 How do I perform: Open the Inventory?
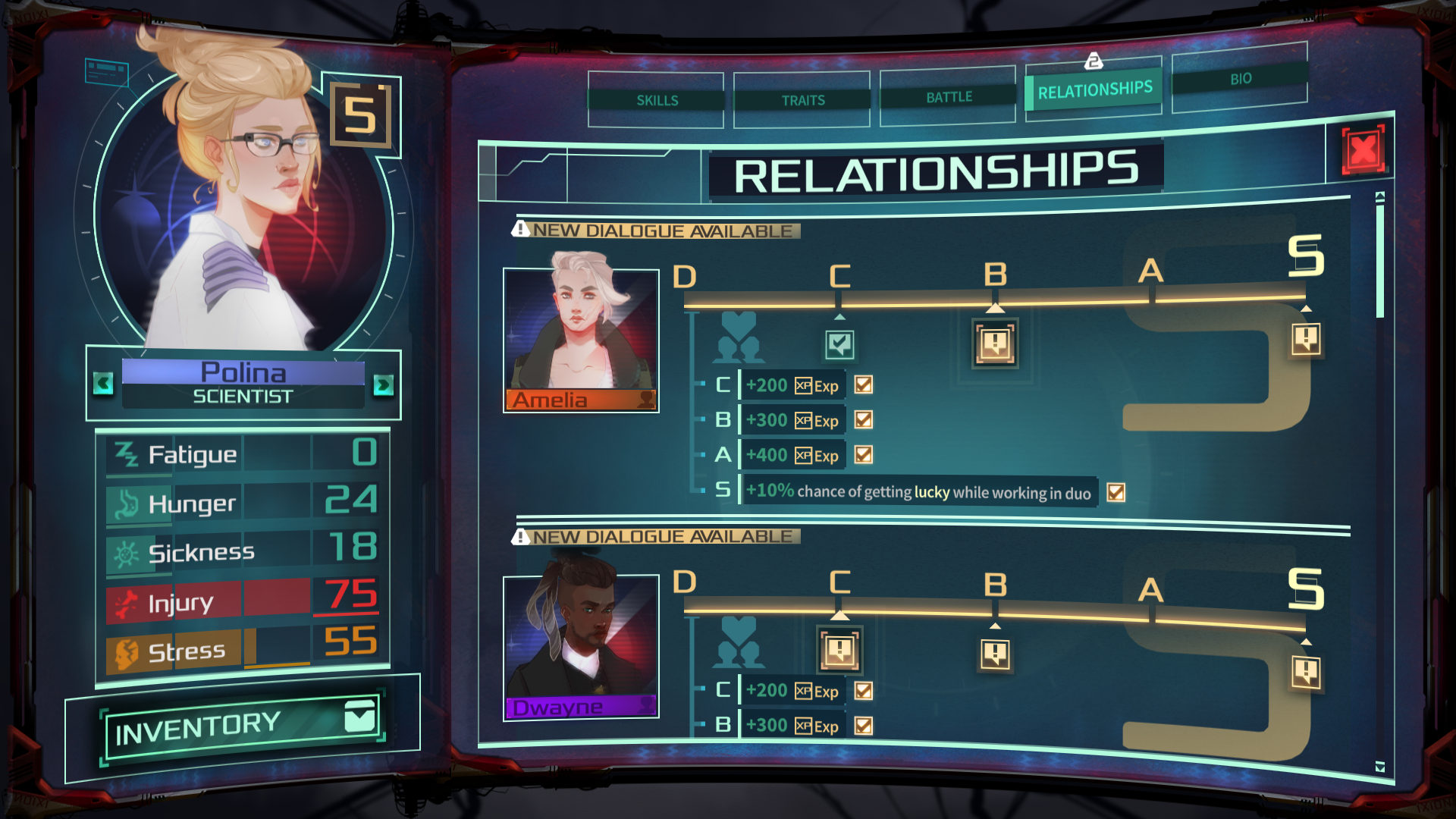(243, 726)
